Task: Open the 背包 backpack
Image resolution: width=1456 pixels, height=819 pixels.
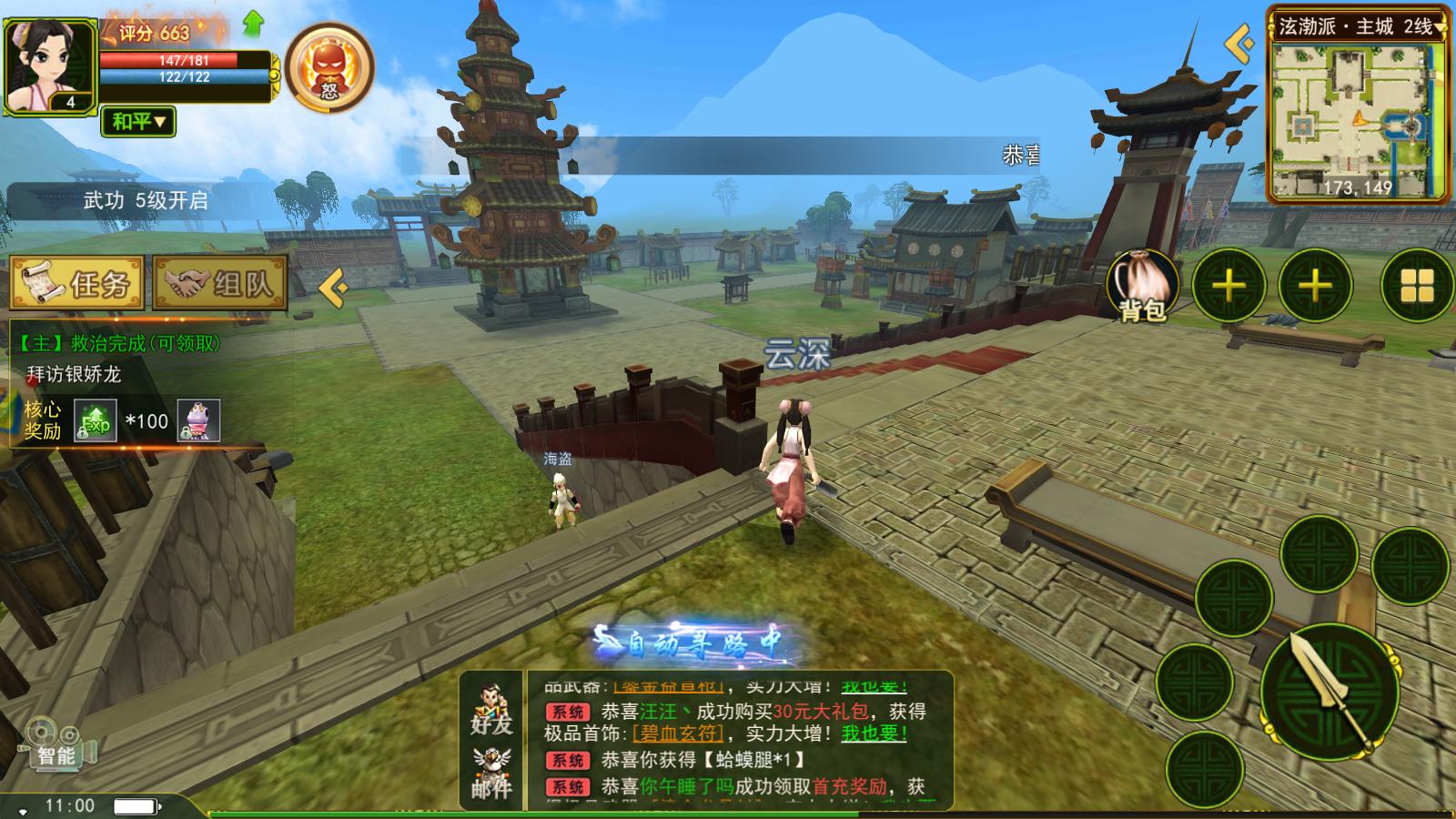Action: tap(1143, 286)
